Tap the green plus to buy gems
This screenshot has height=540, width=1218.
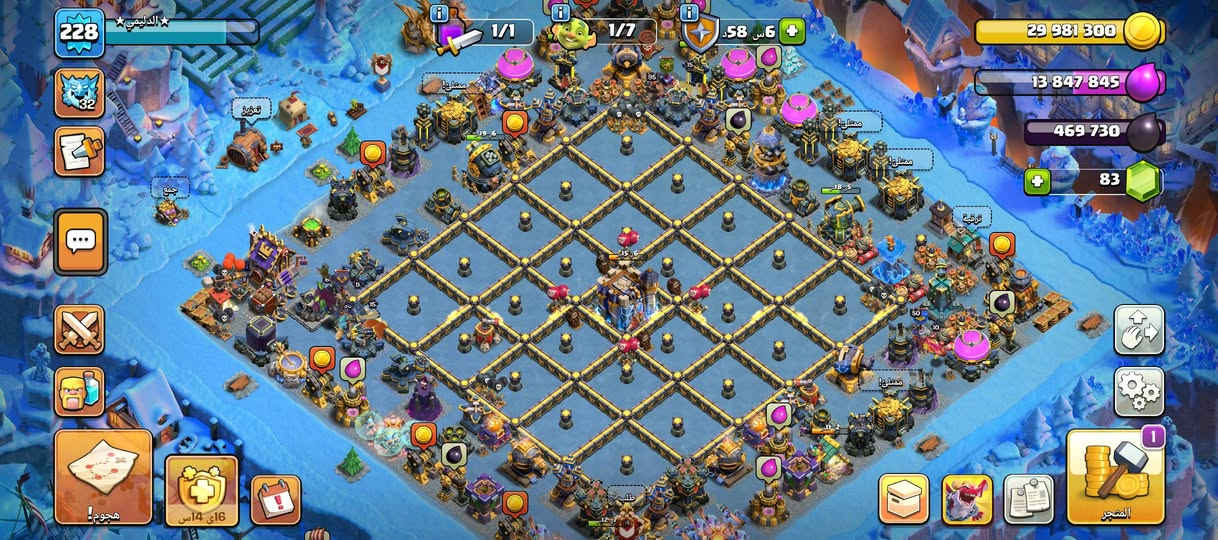coord(1038,182)
